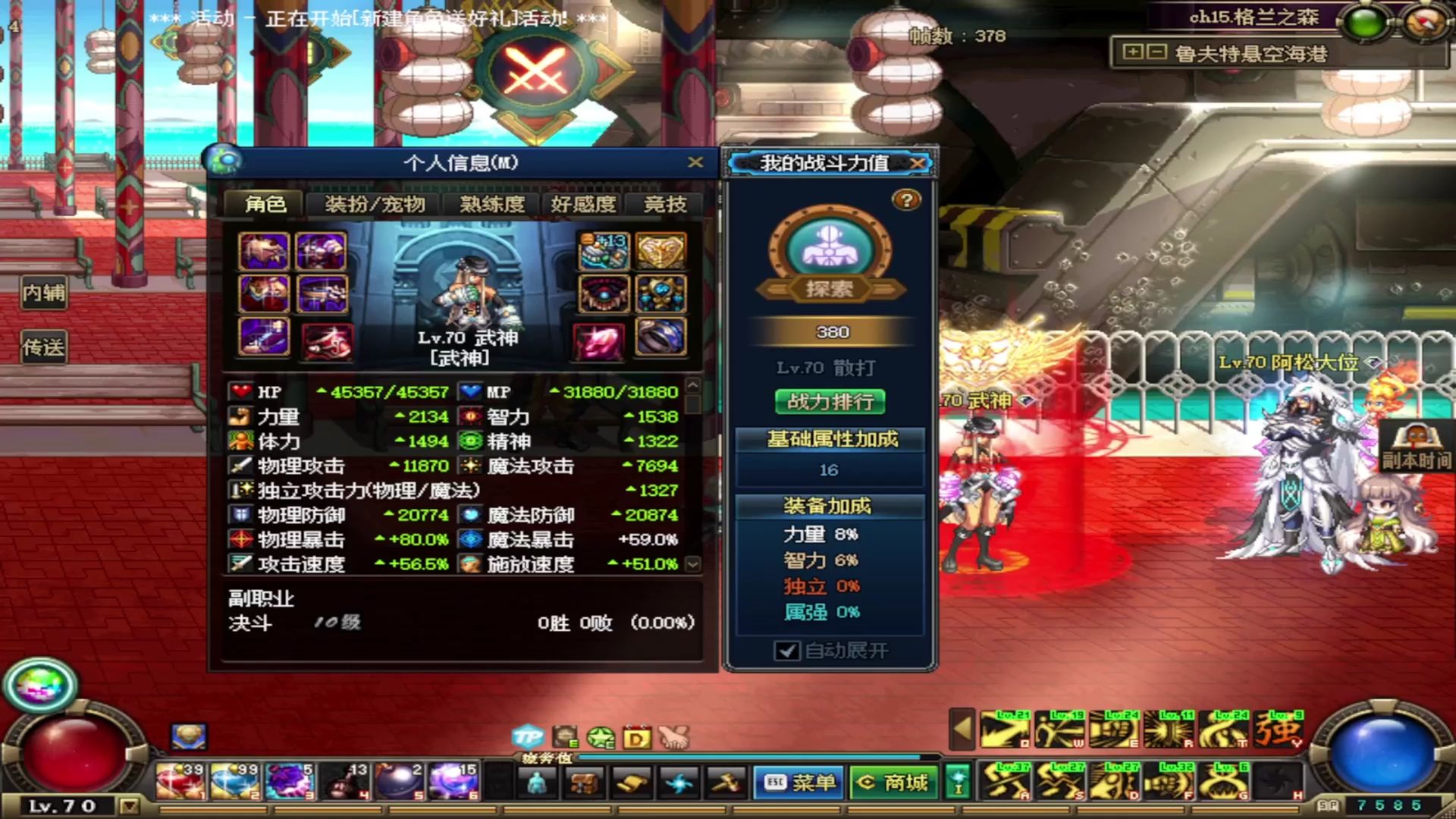
Task: Click the - control beside the map name
Action: click(x=1156, y=52)
